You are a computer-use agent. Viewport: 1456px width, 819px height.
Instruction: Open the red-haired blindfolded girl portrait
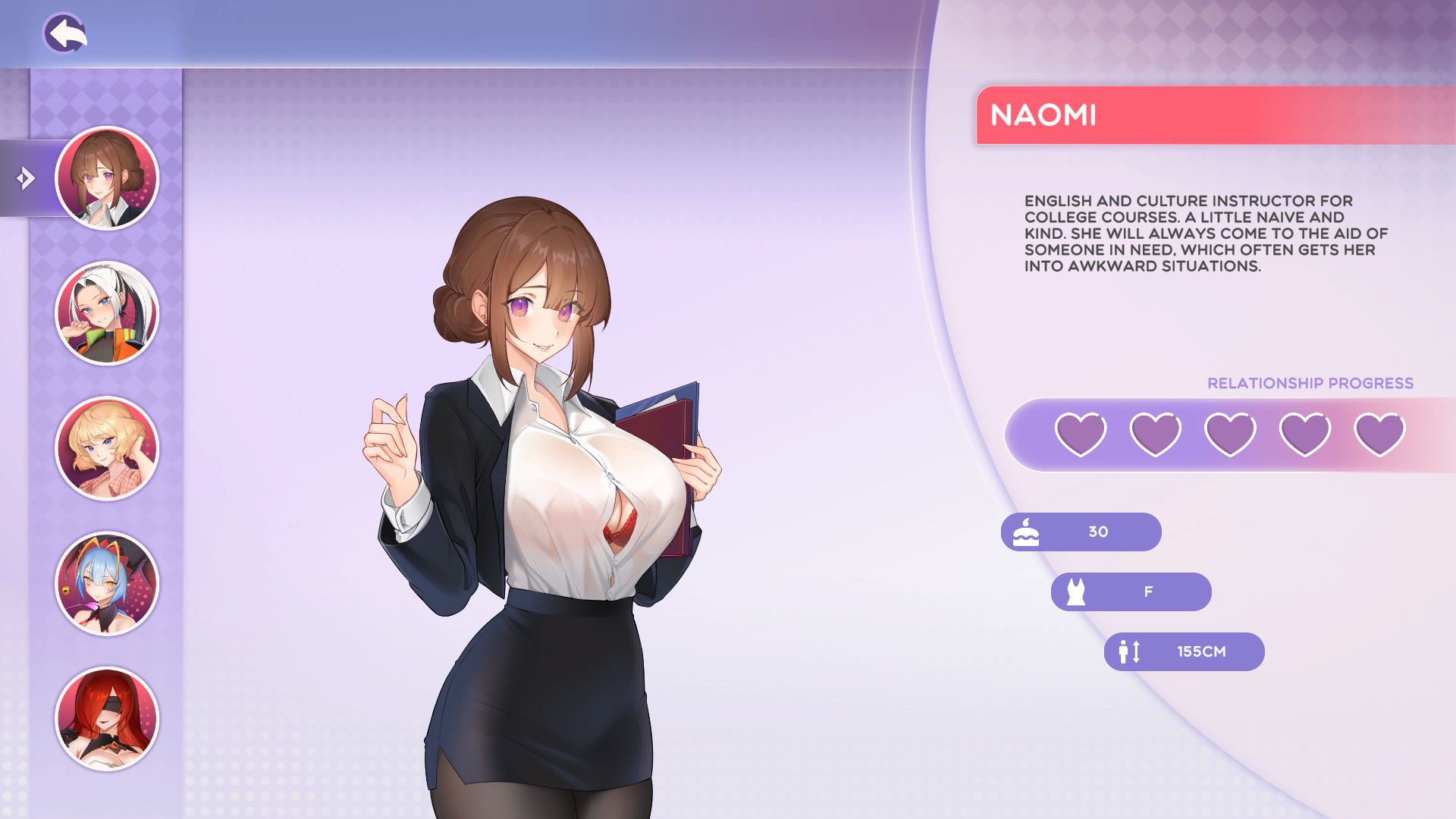point(107,718)
